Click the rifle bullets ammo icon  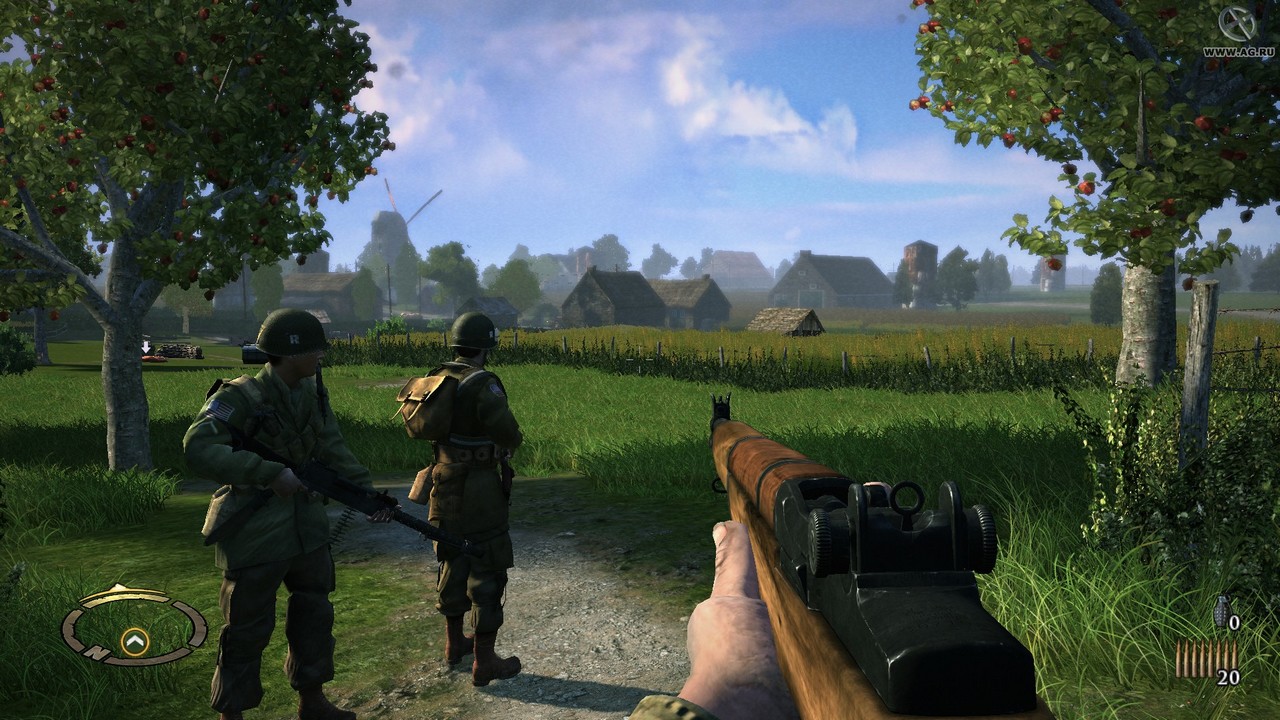[x=1193, y=659]
